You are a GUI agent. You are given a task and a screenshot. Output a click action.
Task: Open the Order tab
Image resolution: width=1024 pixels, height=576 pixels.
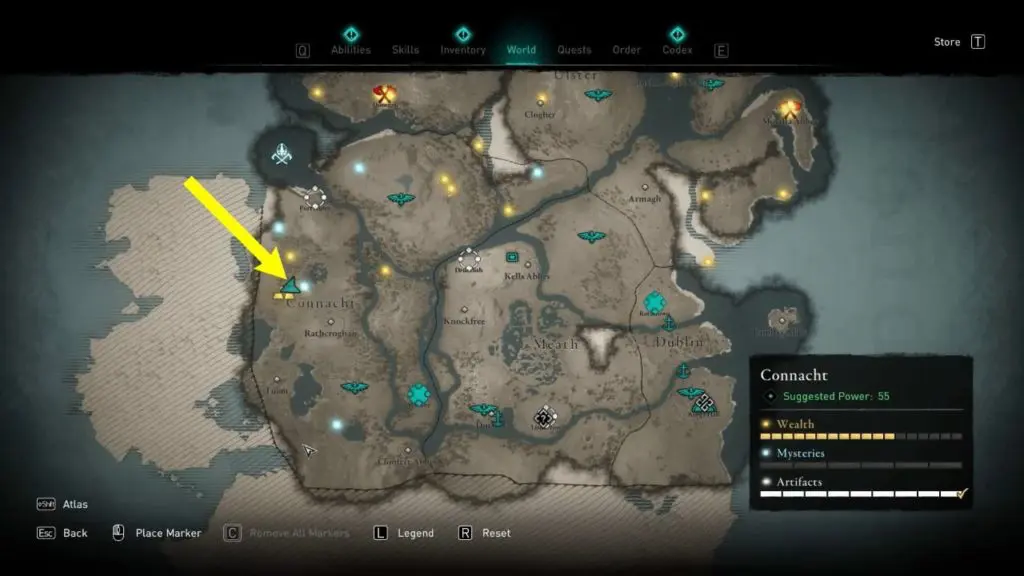[626, 50]
